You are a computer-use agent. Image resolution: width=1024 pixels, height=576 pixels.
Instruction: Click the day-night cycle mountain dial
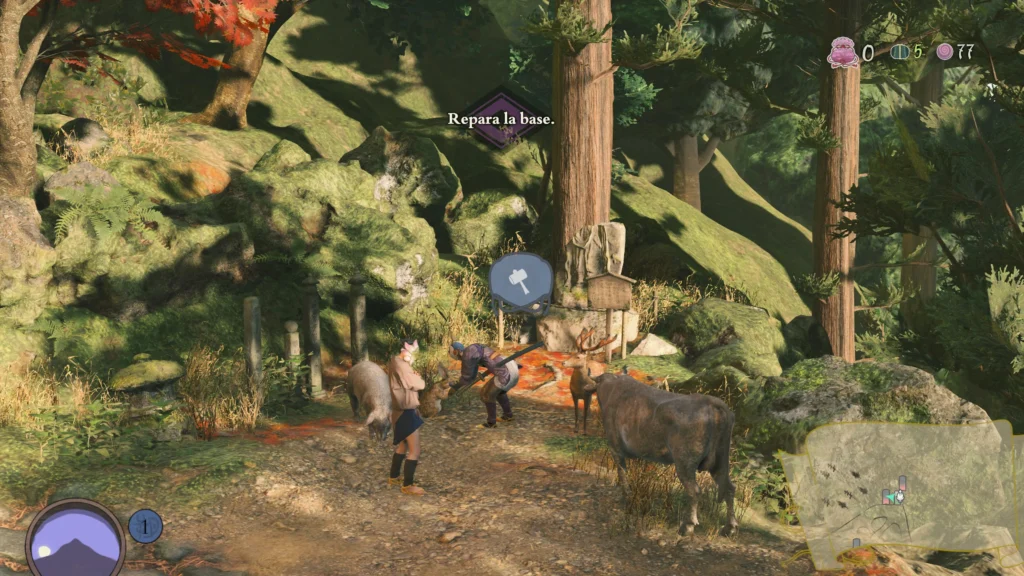tap(76, 540)
